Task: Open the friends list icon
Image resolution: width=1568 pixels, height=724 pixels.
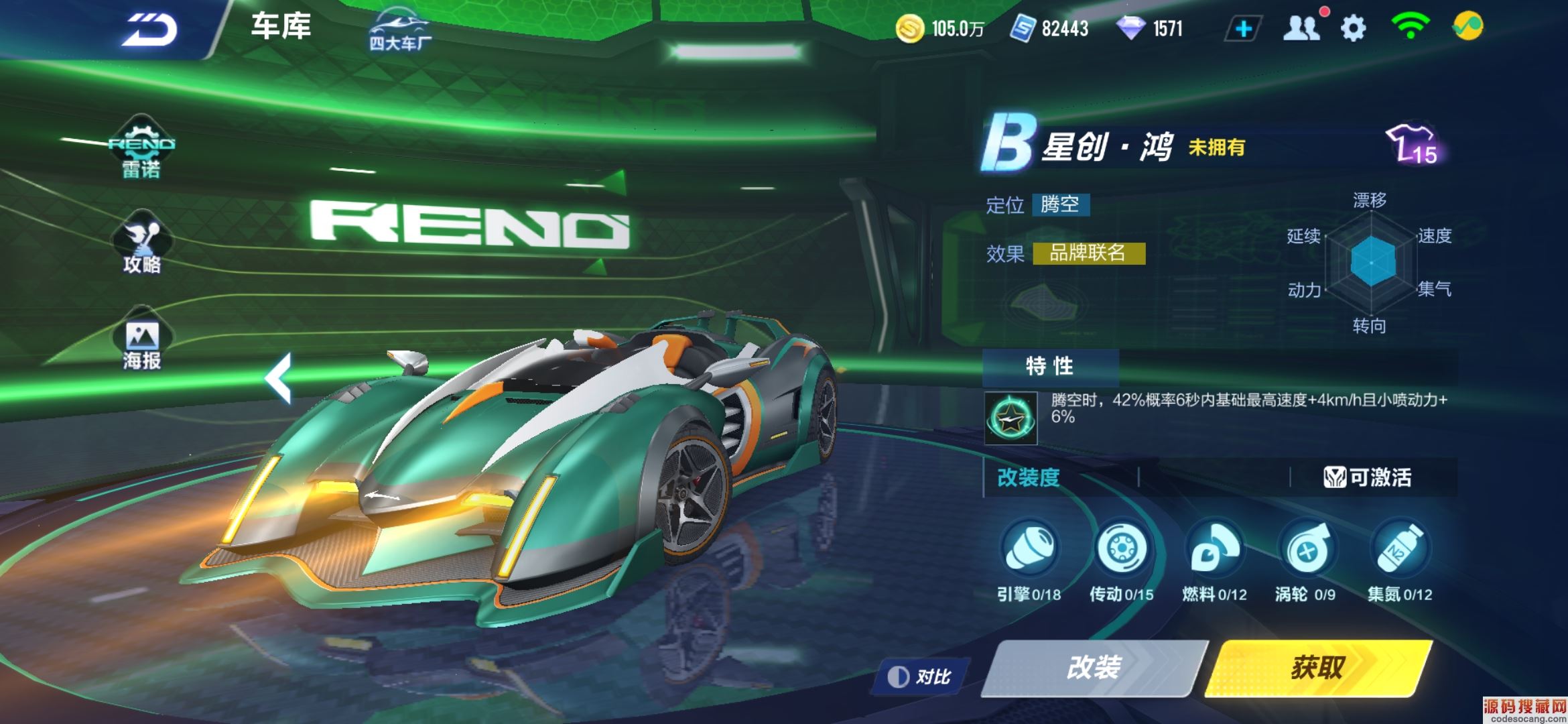Action: pos(1301,28)
